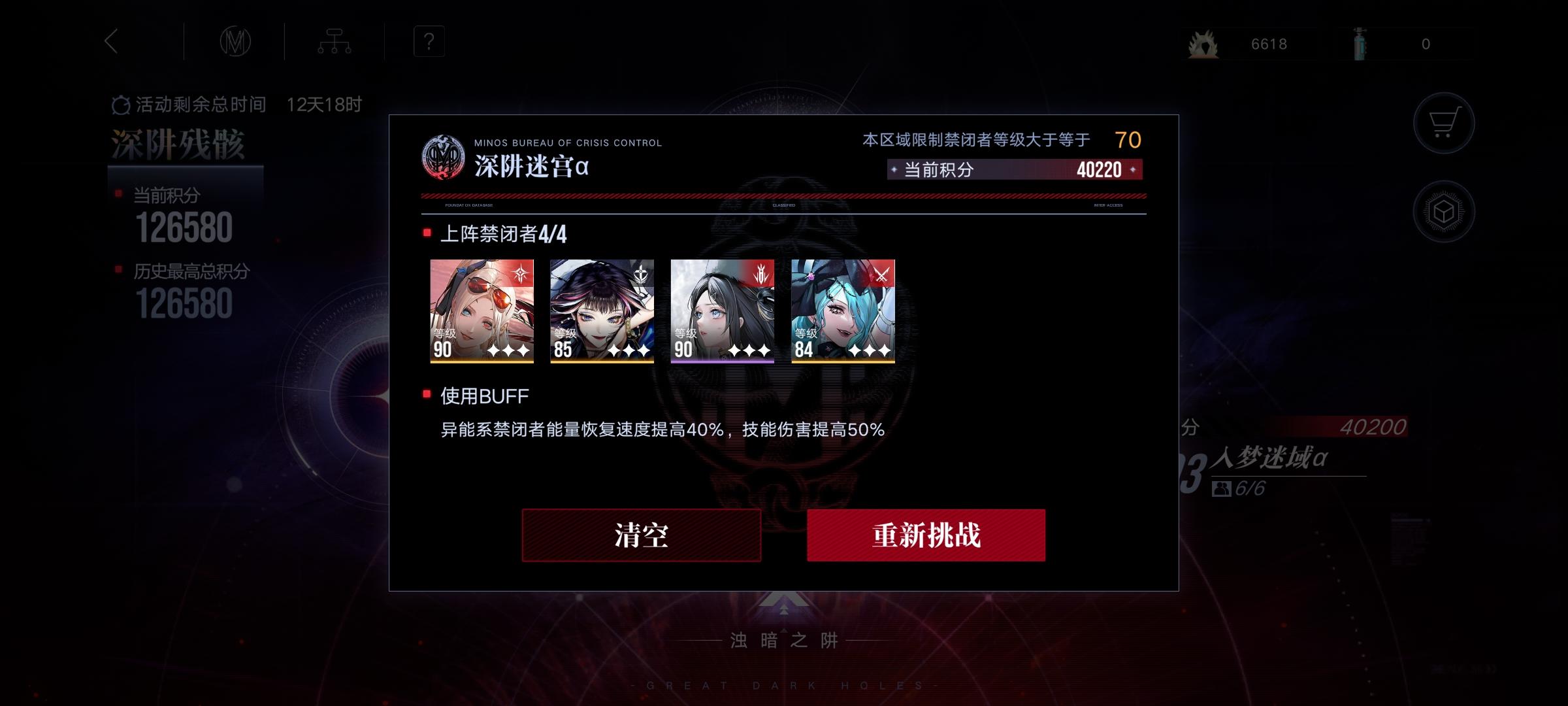Open the help question mark icon
The height and width of the screenshot is (706, 1568).
[428, 41]
